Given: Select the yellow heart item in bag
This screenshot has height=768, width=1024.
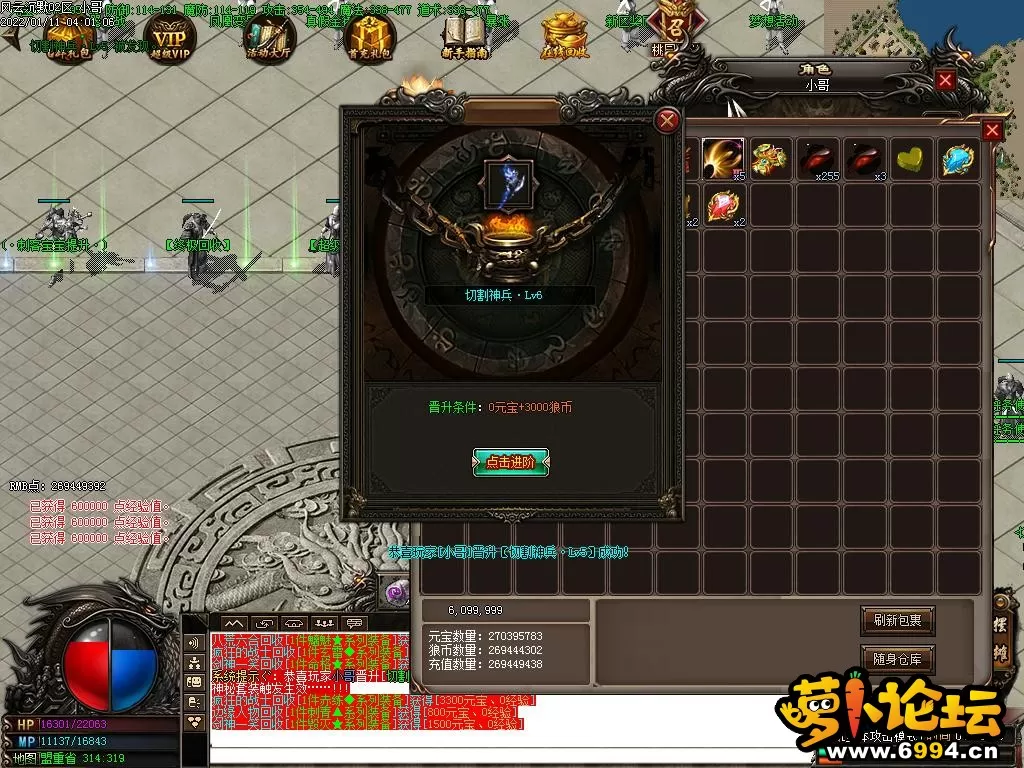Looking at the screenshot, I should click(x=911, y=159).
